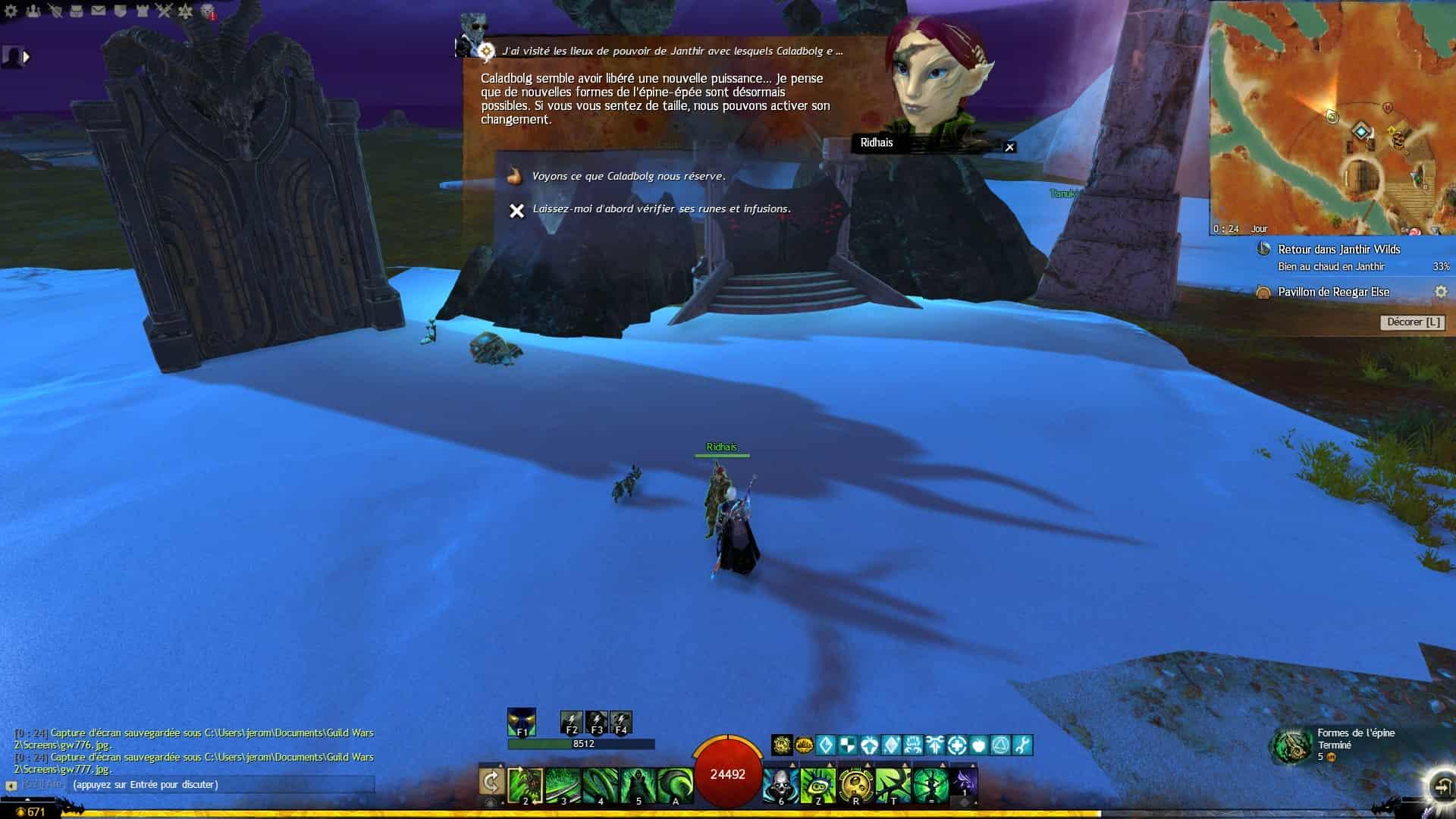
Task: Click the minimap
Action: coord(1332,118)
